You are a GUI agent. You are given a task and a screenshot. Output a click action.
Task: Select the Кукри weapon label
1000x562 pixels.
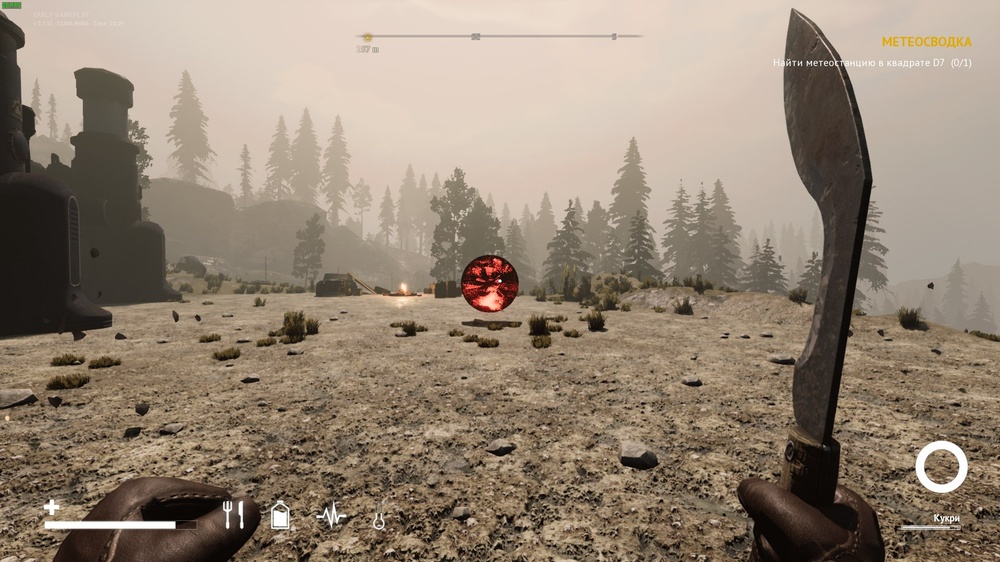click(x=946, y=518)
